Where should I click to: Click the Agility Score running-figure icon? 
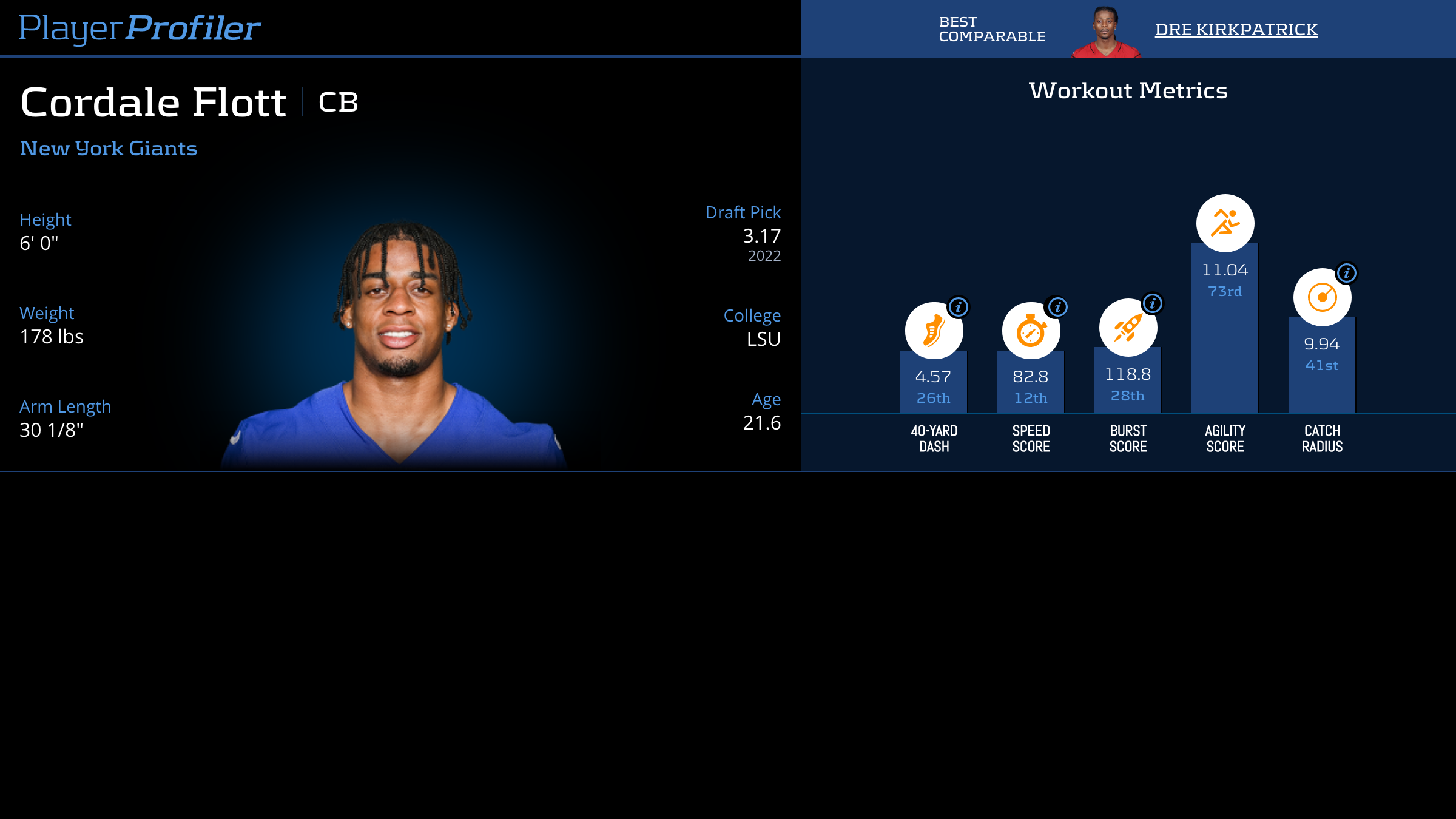coord(1225,223)
